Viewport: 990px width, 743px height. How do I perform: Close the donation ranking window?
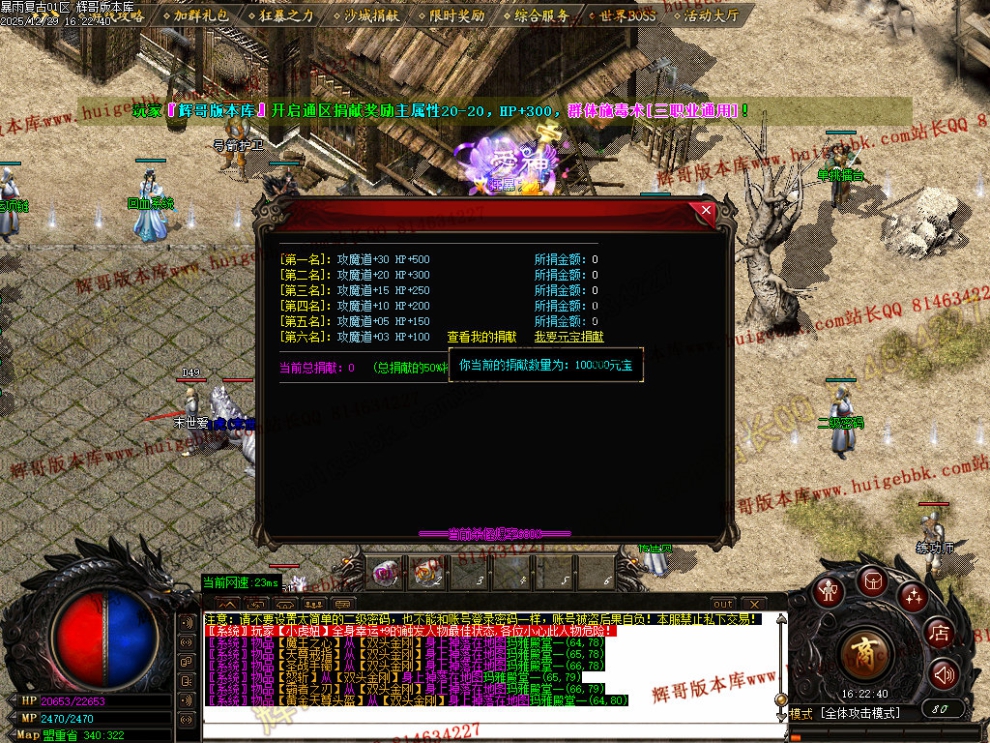pos(706,211)
